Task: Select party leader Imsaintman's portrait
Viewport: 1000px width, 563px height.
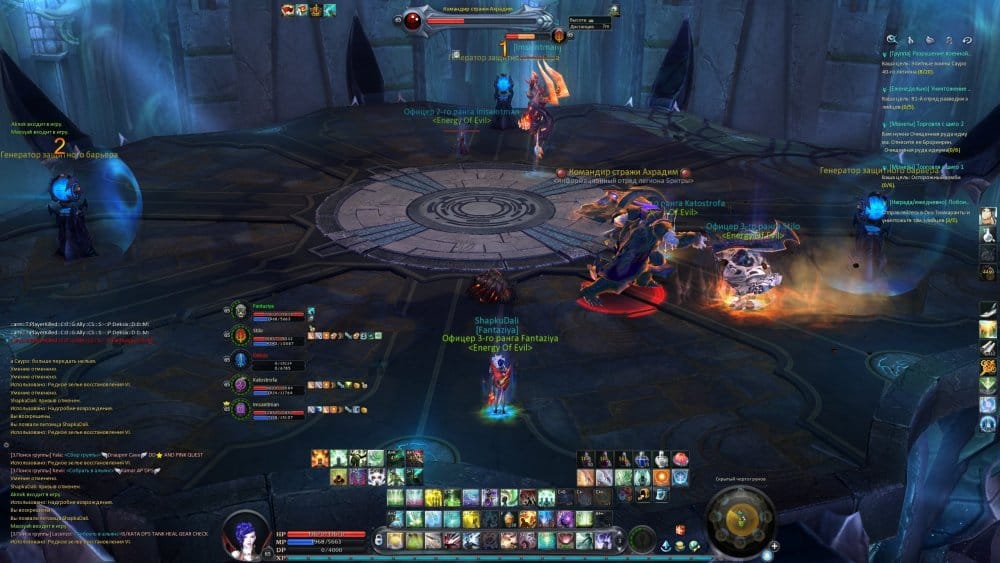Action: (x=240, y=408)
